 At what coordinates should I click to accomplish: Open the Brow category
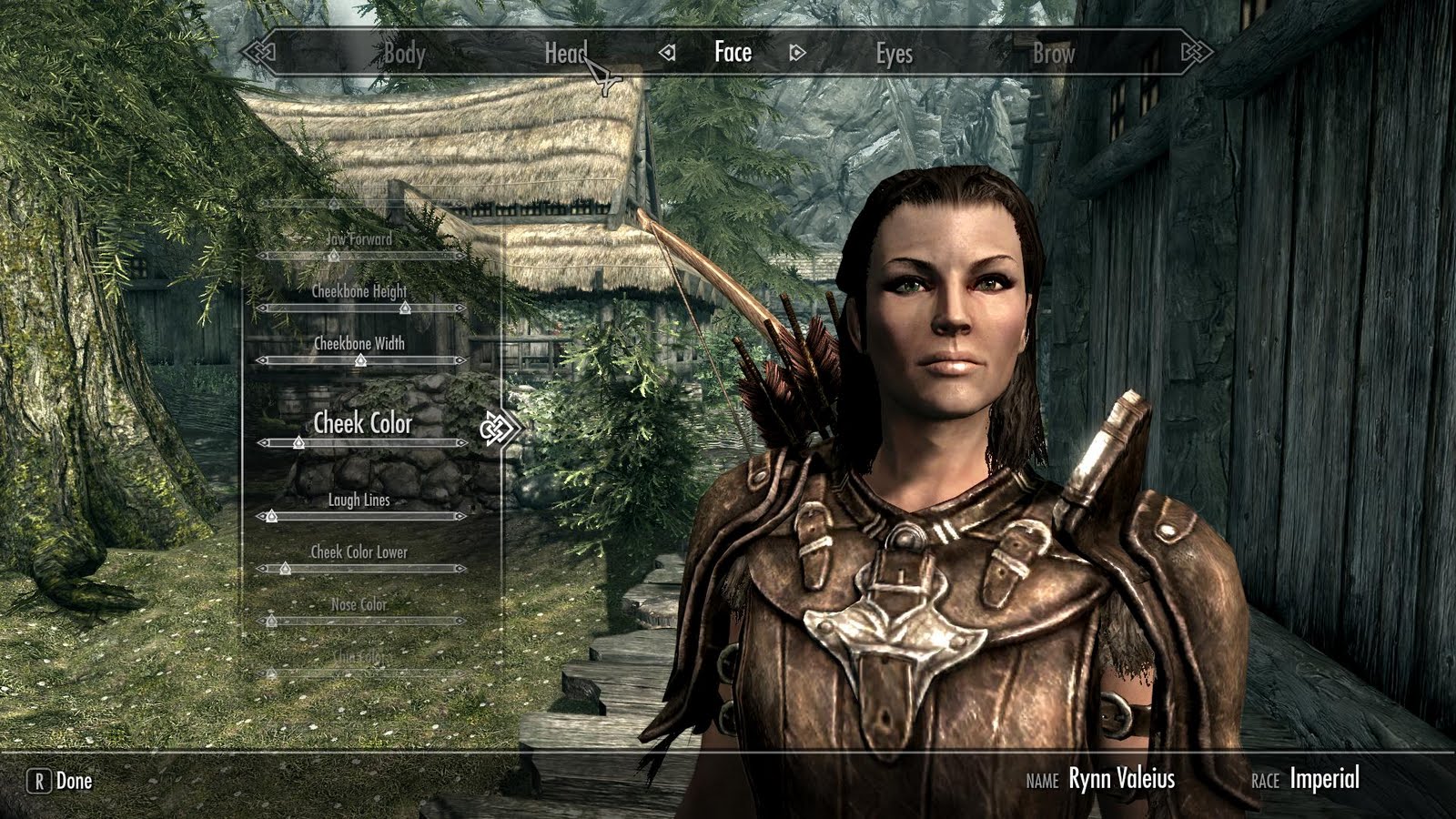tap(1053, 54)
